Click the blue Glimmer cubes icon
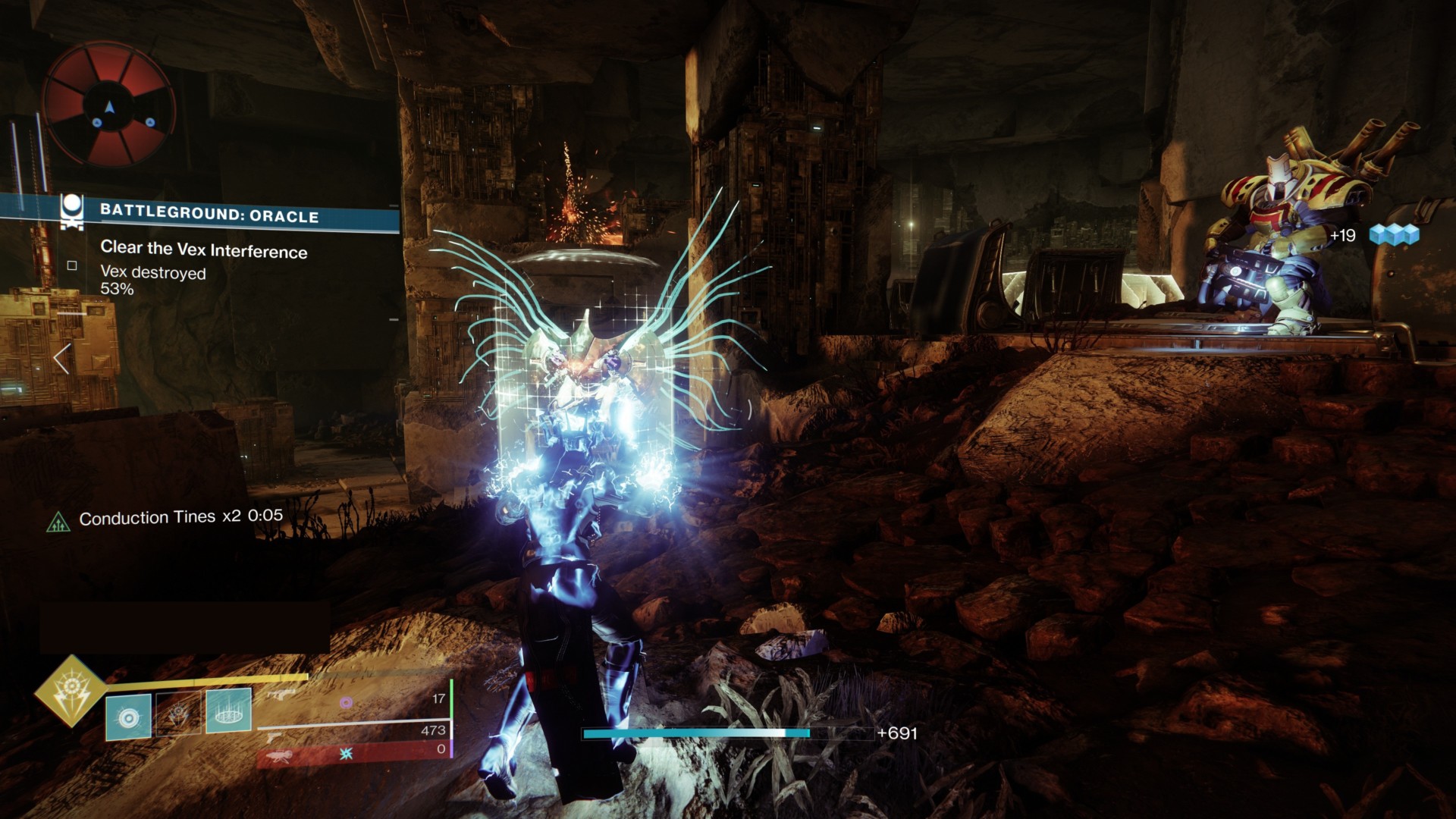Screen dimensions: 1456x819 pyautogui.click(x=1394, y=235)
